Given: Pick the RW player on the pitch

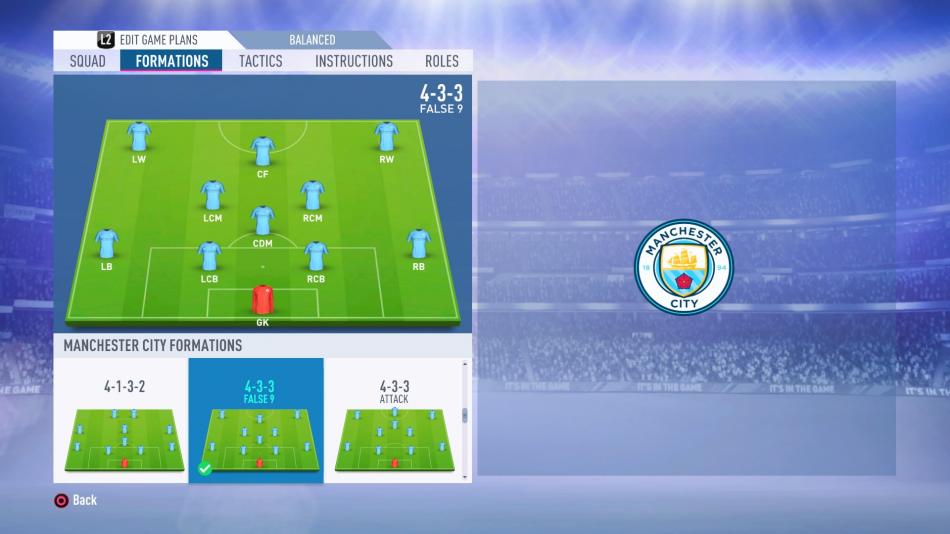Looking at the screenshot, I should (x=386, y=137).
